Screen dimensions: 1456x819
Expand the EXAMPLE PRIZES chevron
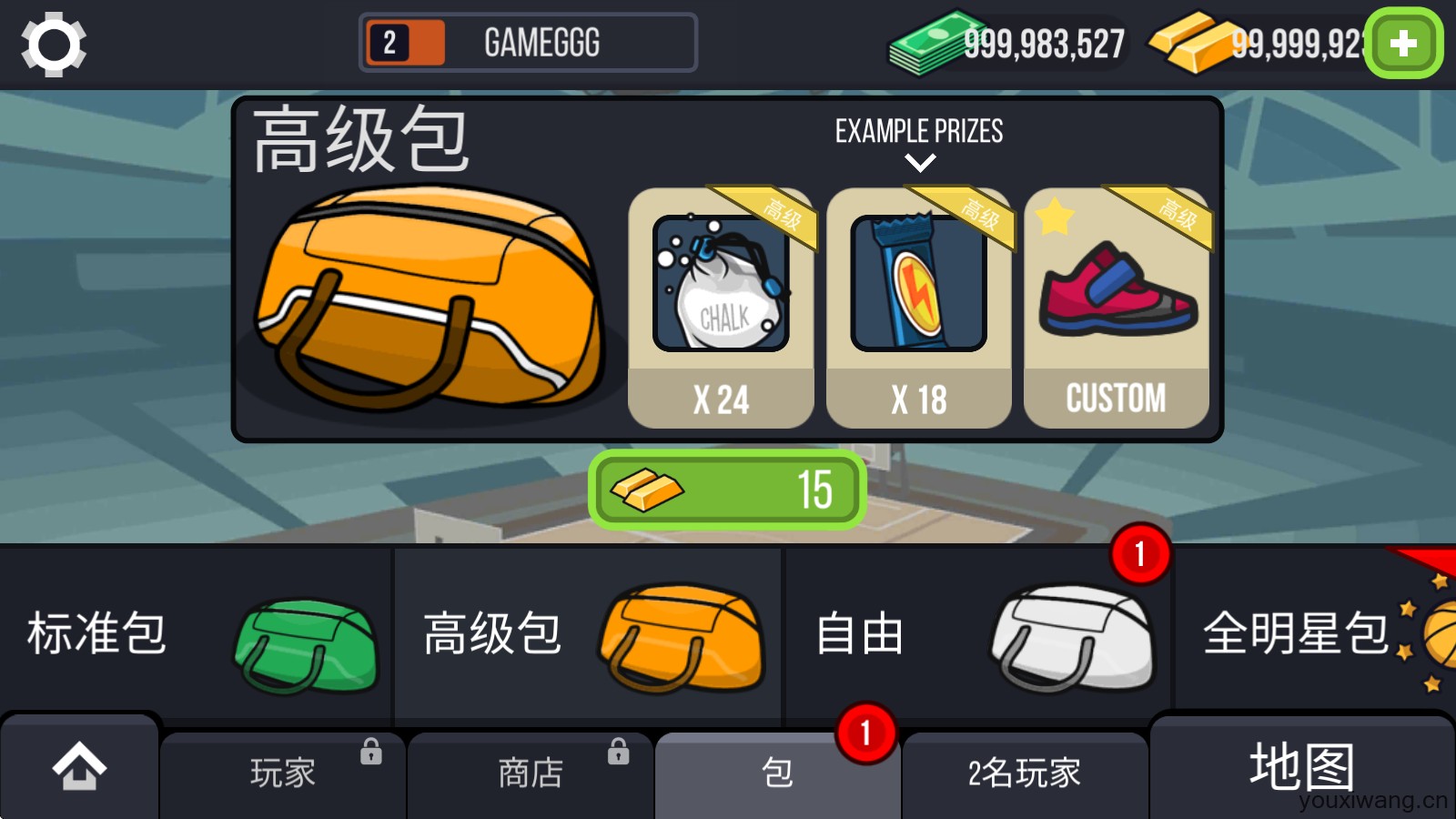tap(920, 163)
